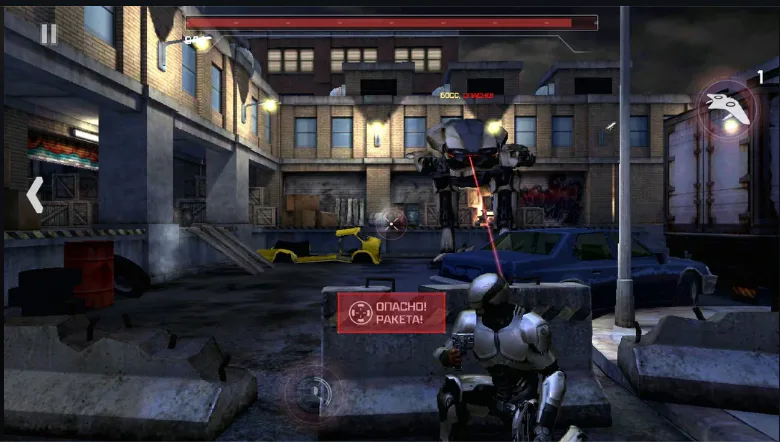780x442 pixels.
Task: Pause the game
Action: click(48, 34)
